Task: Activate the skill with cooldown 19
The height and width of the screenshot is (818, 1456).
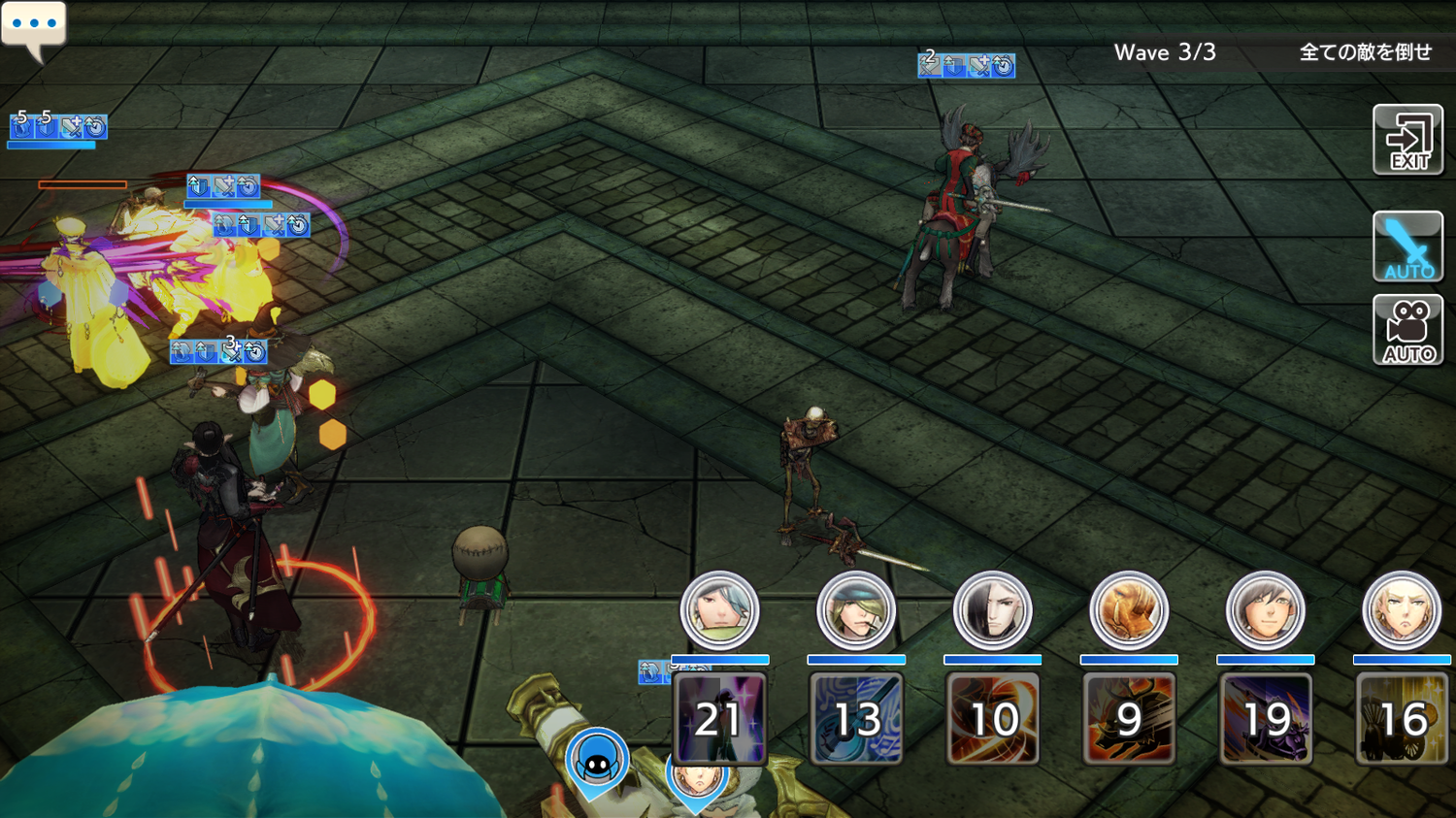Action: 1265,719
